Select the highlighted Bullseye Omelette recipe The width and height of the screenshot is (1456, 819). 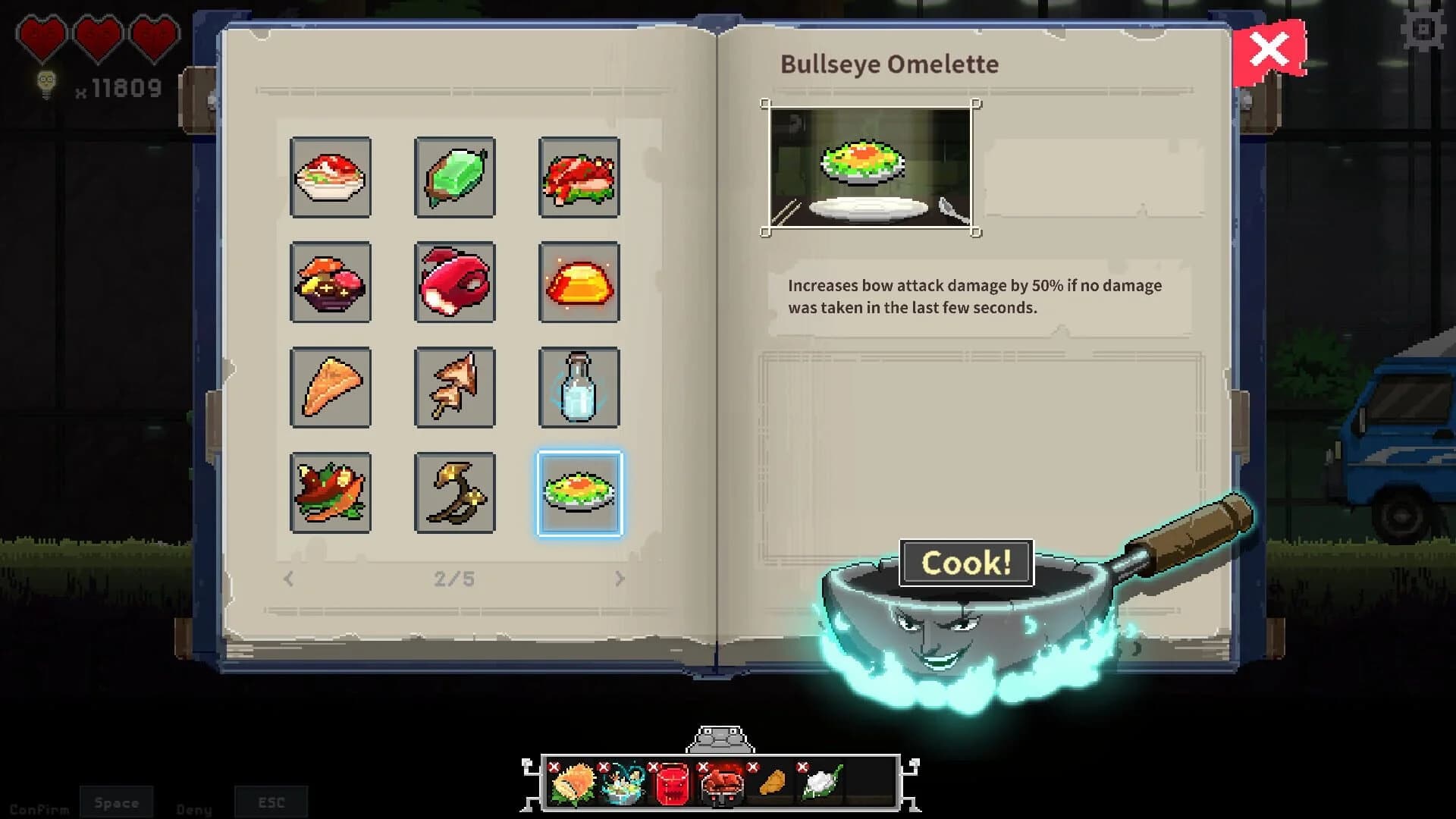click(579, 493)
